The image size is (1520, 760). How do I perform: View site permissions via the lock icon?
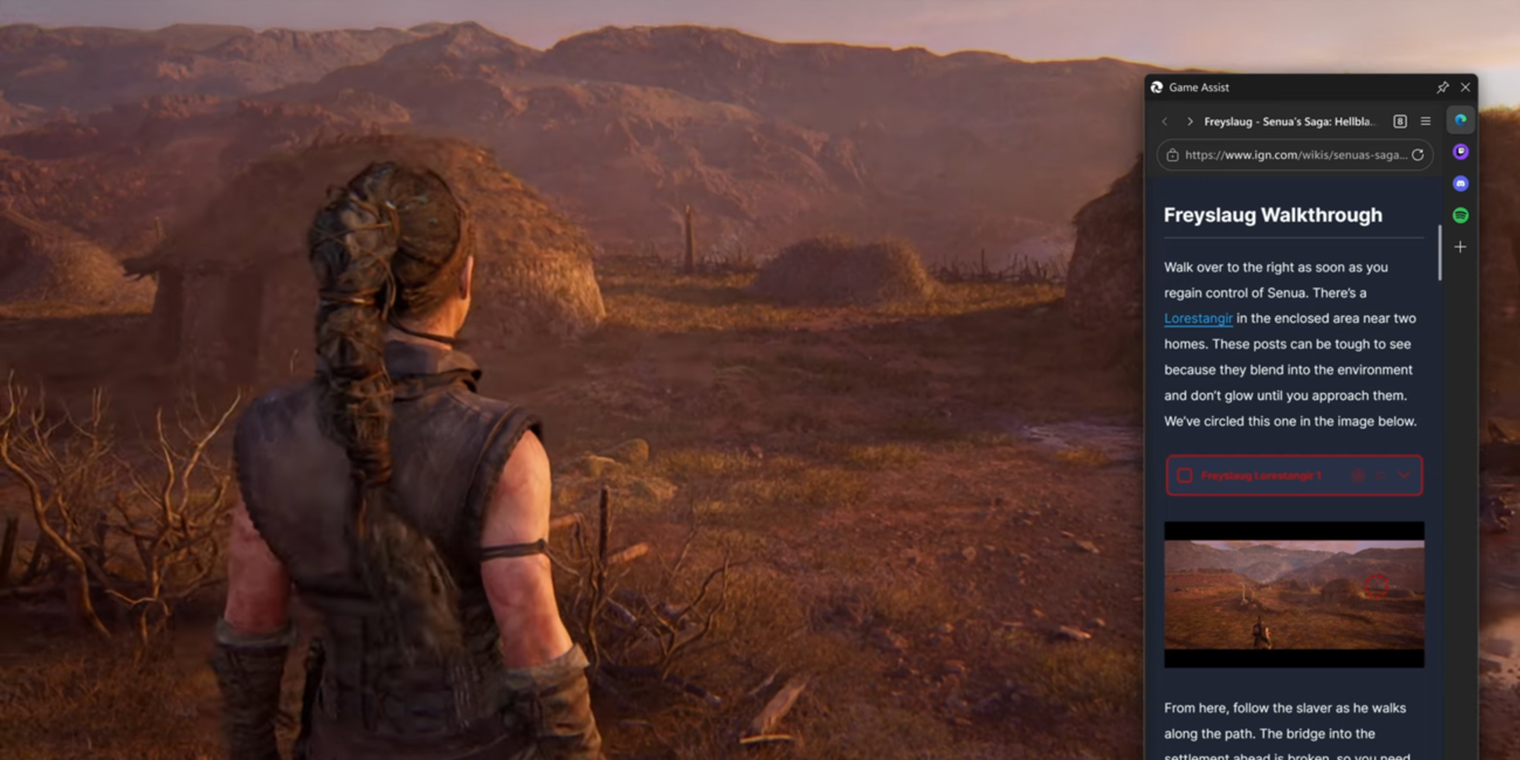(x=1171, y=155)
